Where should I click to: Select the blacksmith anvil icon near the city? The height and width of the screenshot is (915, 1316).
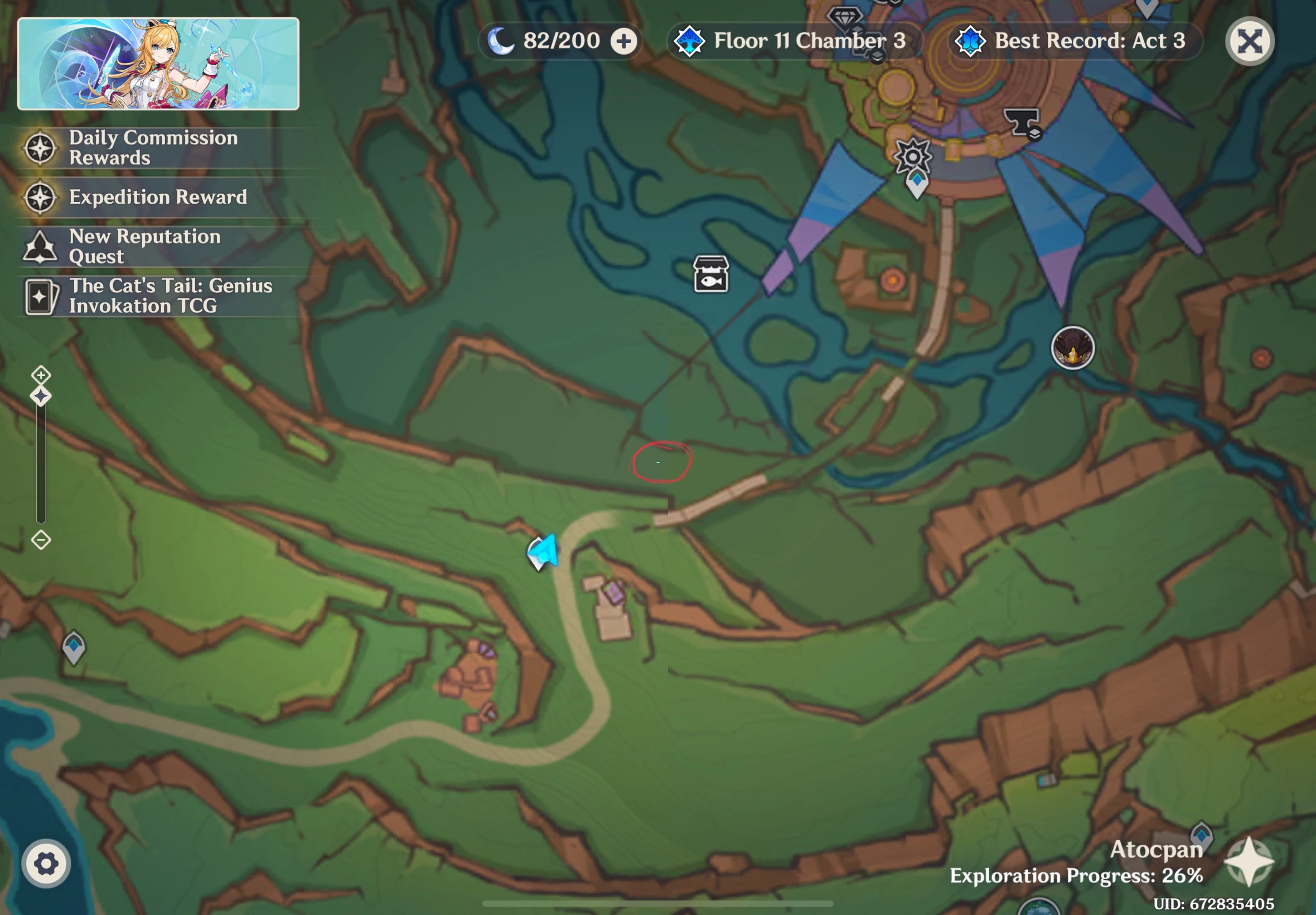pos(1021,121)
